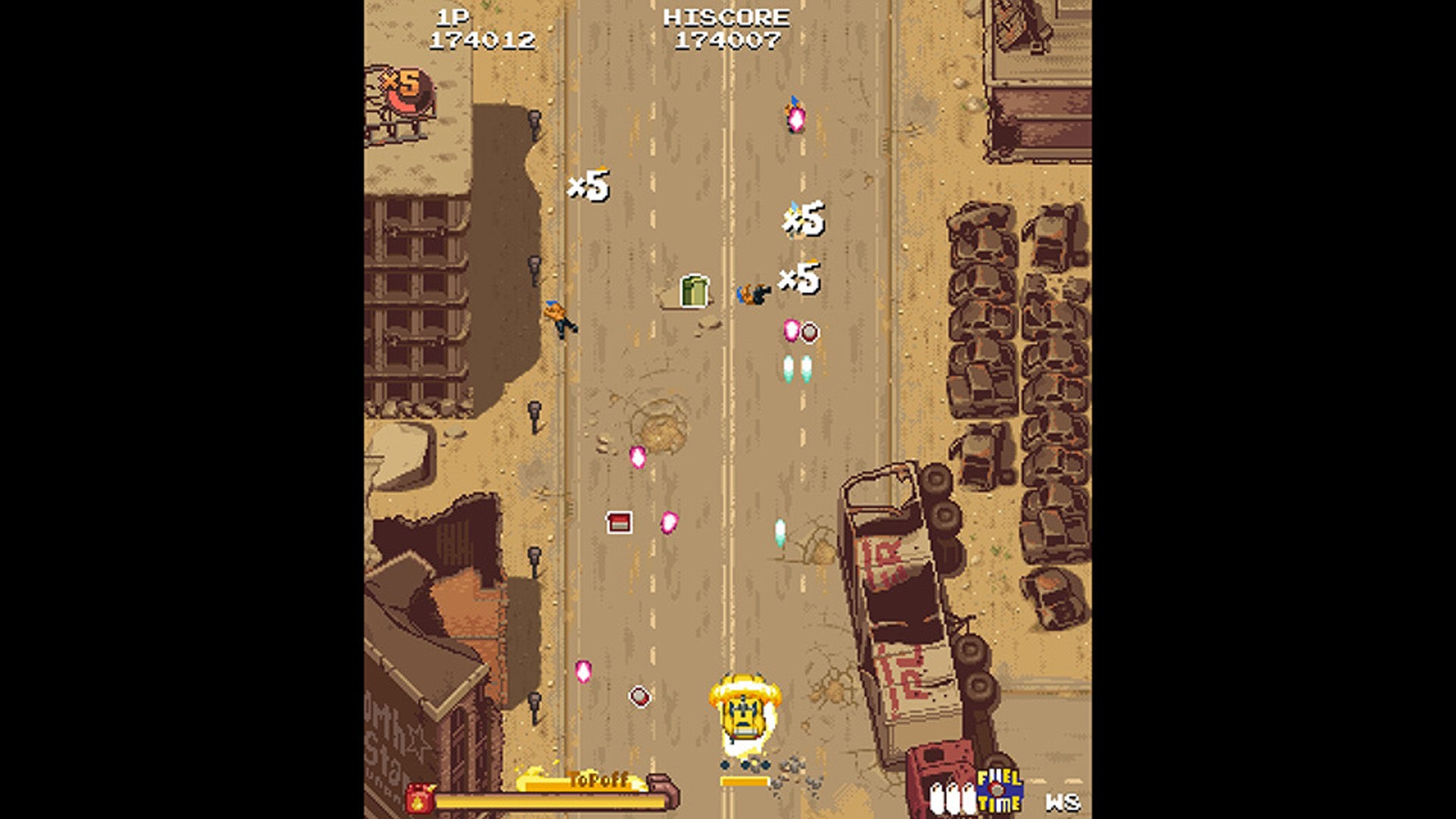1456x819 pixels.
Task: Click the upper ×5 multiplier on the right lane
Action: (802, 220)
